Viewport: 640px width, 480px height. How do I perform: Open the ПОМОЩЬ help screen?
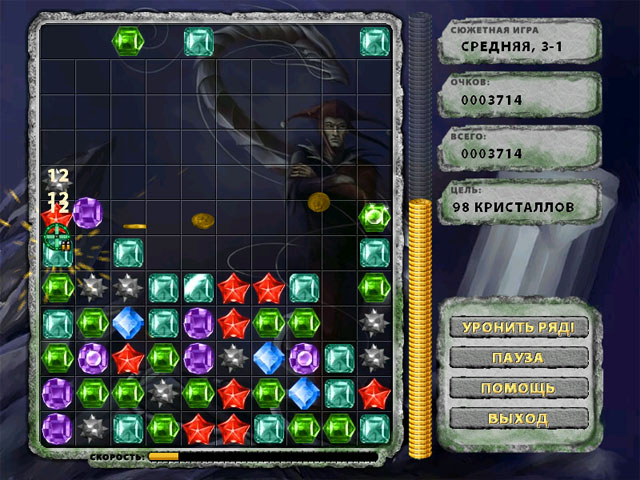[516, 387]
